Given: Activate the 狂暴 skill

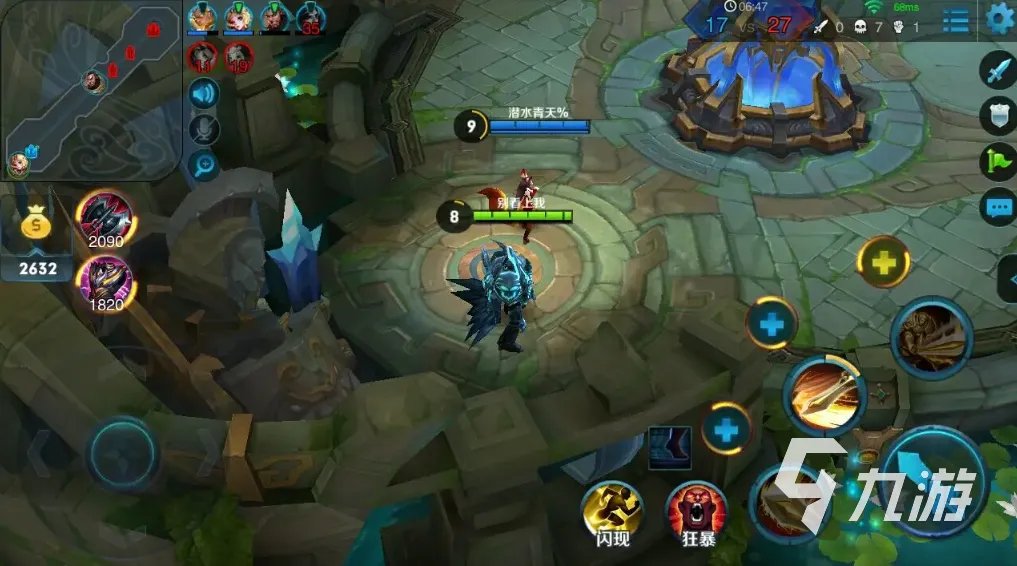Looking at the screenshot, I should (696, 510).
